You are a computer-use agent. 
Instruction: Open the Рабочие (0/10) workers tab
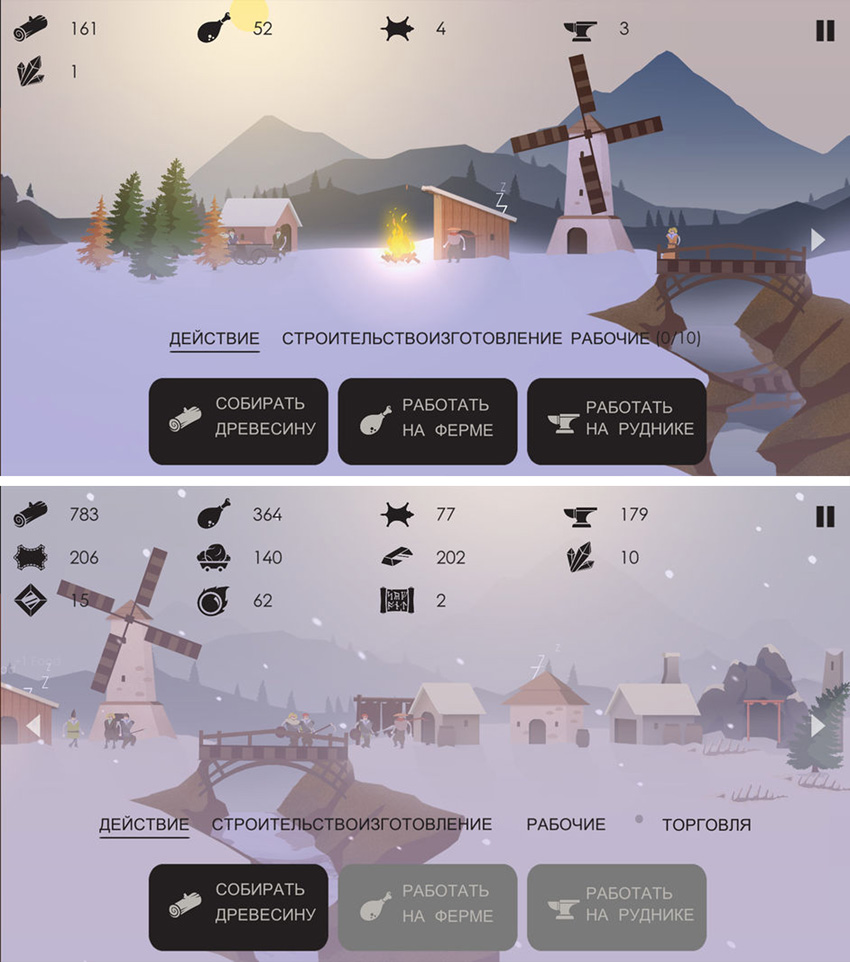(x=635, y=338)
